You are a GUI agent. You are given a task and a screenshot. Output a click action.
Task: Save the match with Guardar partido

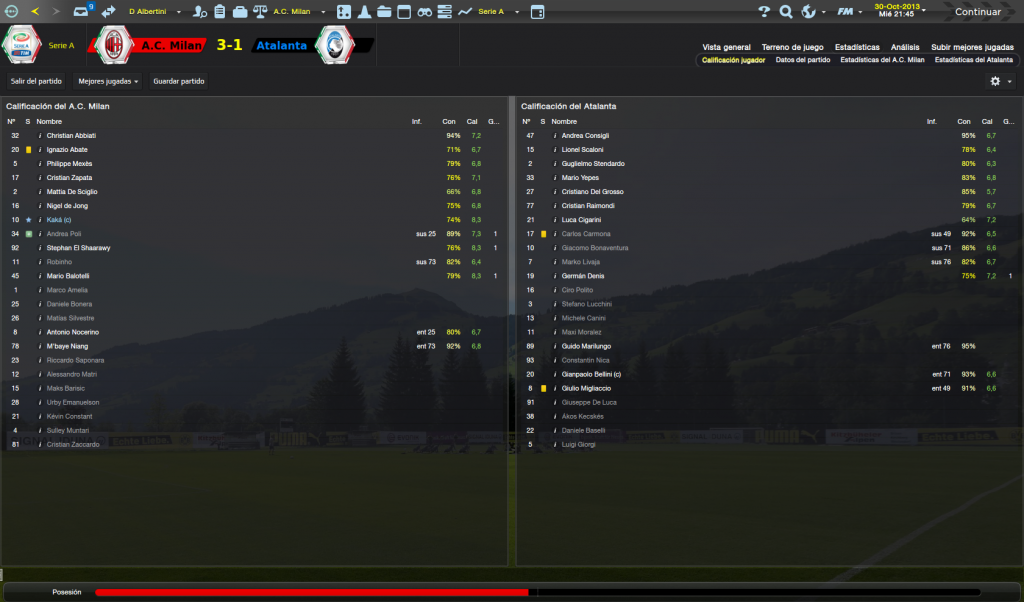coord(179,81)
